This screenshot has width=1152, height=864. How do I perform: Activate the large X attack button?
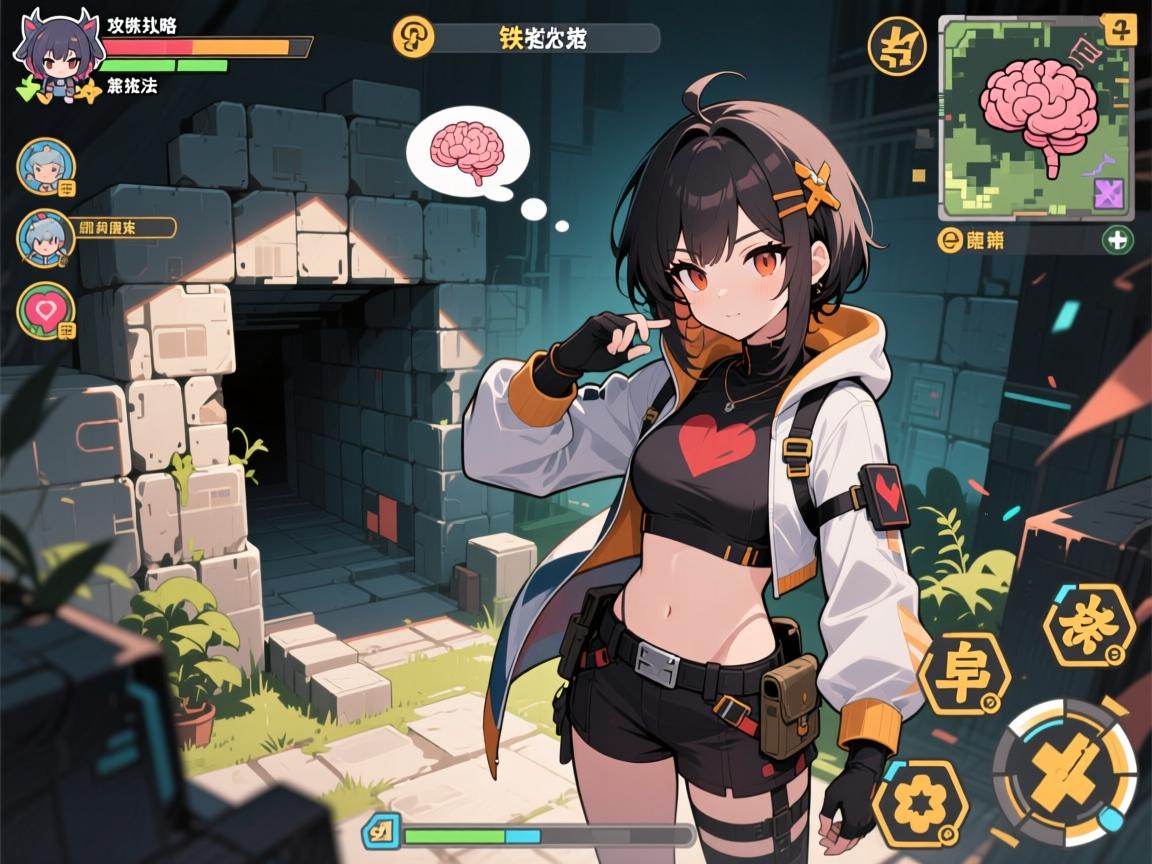coord(1064,771)
